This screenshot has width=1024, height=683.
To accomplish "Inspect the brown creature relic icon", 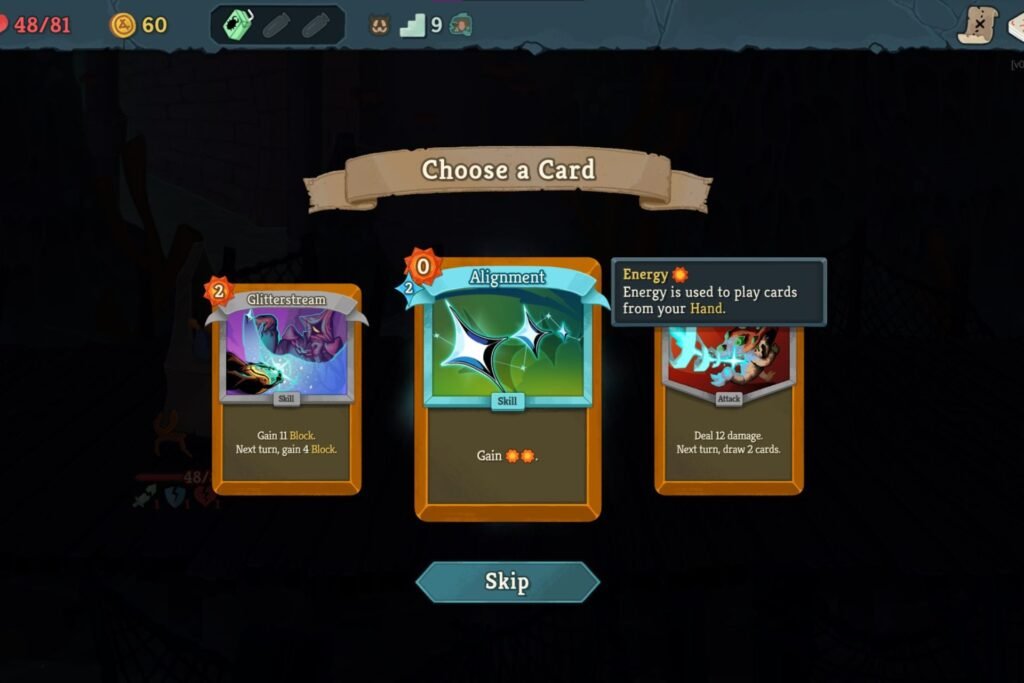I will tap(379, 25).
